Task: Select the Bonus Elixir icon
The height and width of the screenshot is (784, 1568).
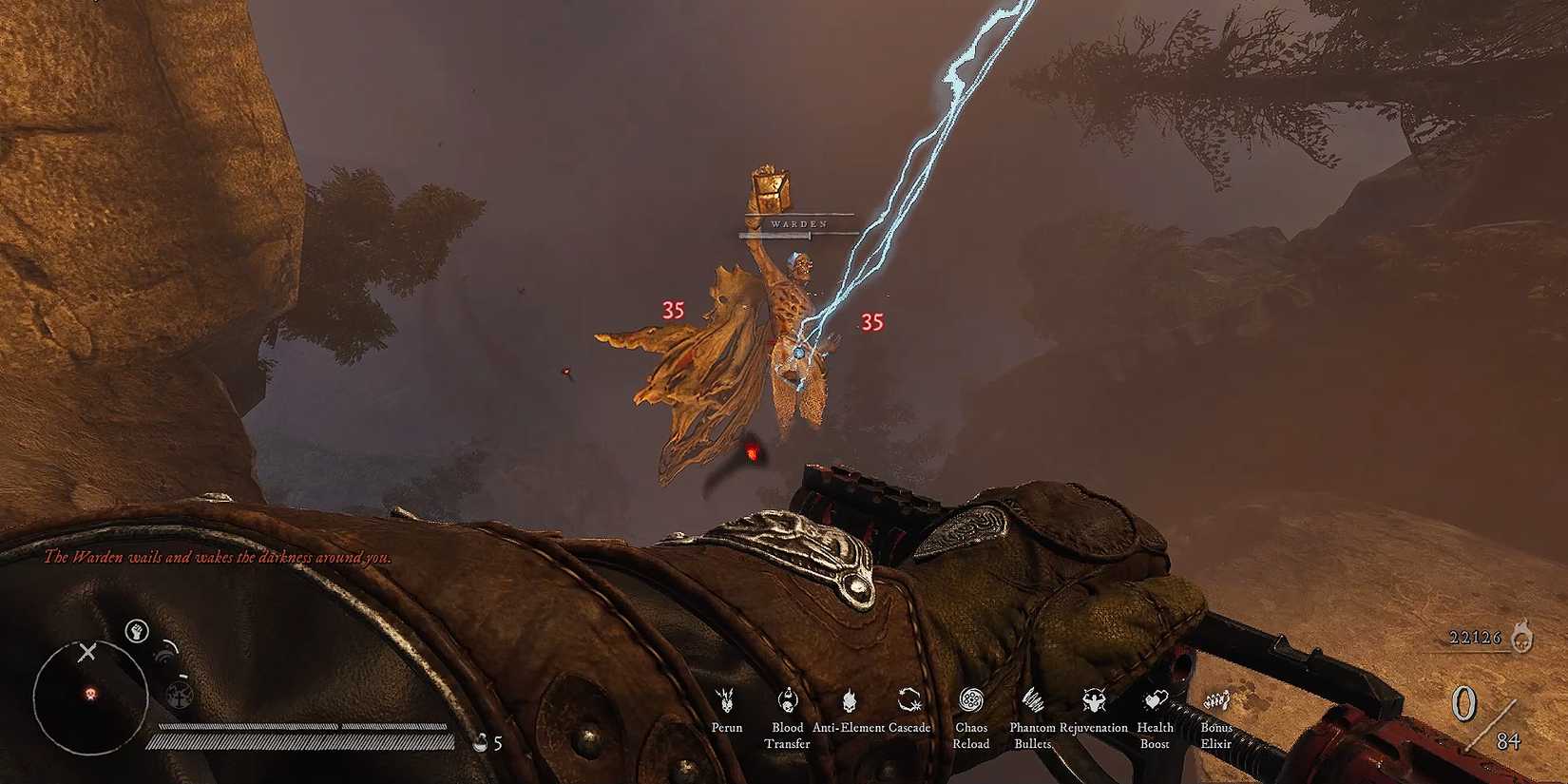Action: pyautogui.click(x=1214, y=700)
